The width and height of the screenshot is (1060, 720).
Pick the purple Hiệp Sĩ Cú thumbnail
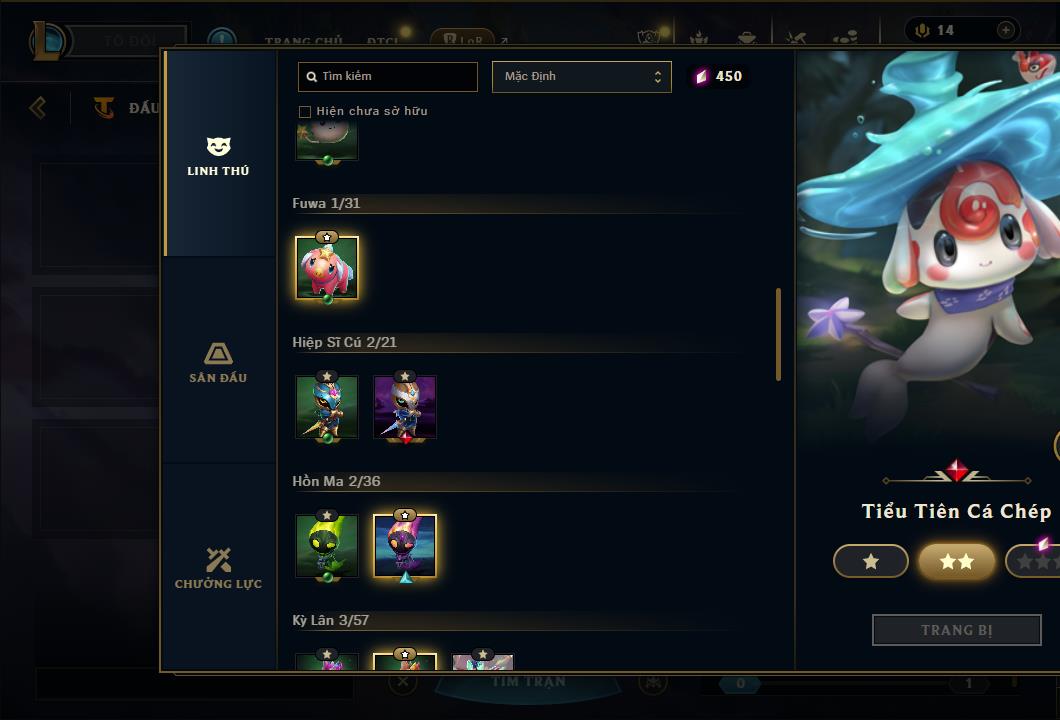[405, 407]
